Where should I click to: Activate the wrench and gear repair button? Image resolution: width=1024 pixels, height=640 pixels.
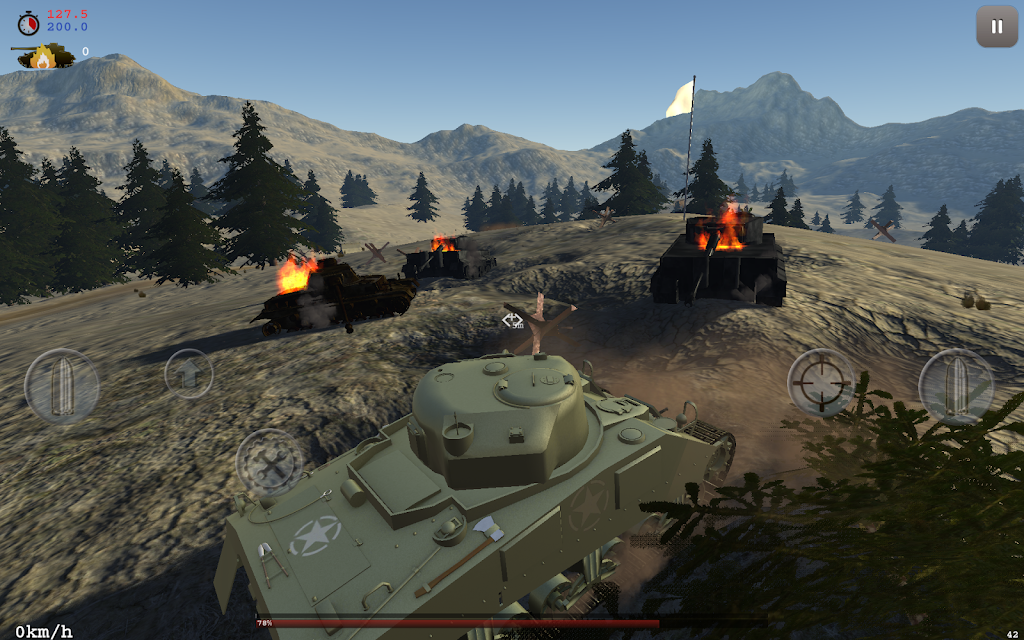tap(270, 463)
